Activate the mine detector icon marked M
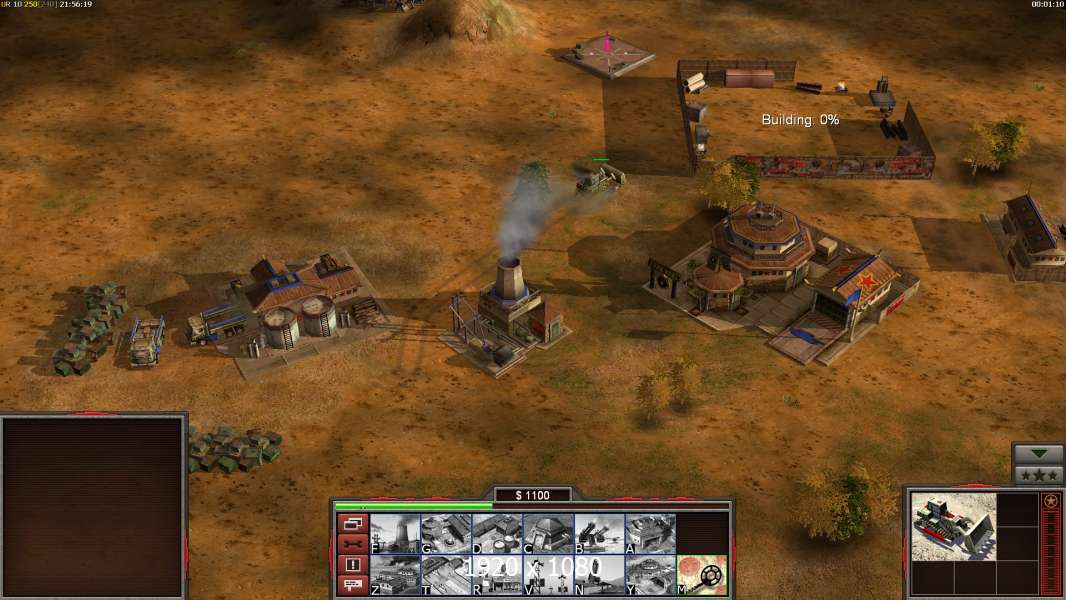 point(702,575)
